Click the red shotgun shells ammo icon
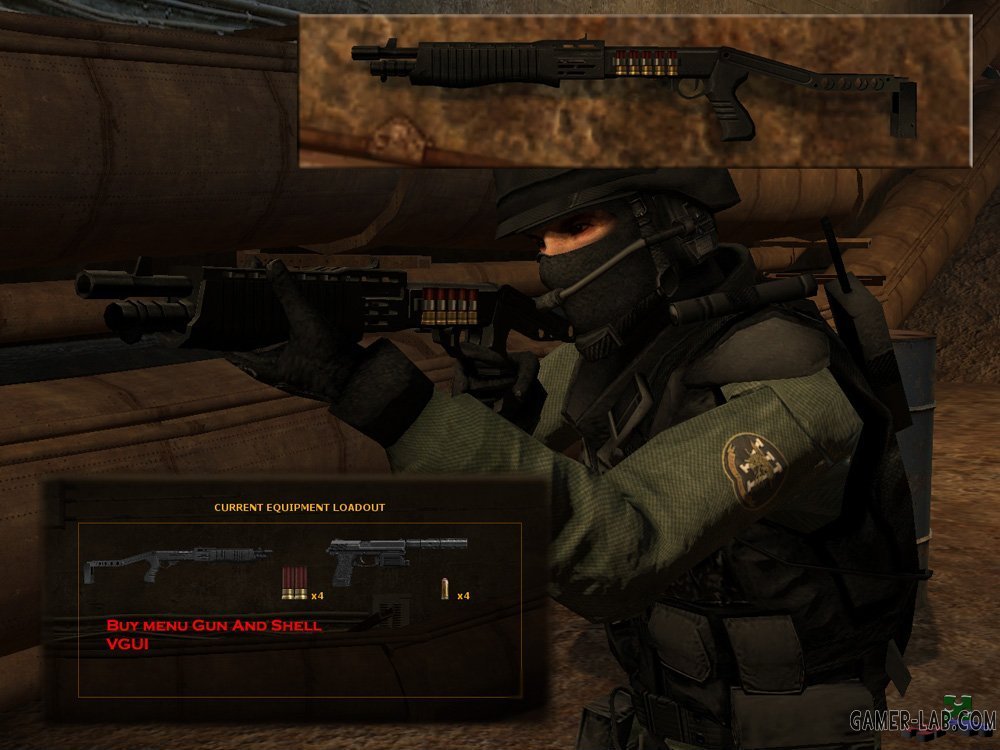The width and height of the screenshot is (1000, 750). [294, 585]
